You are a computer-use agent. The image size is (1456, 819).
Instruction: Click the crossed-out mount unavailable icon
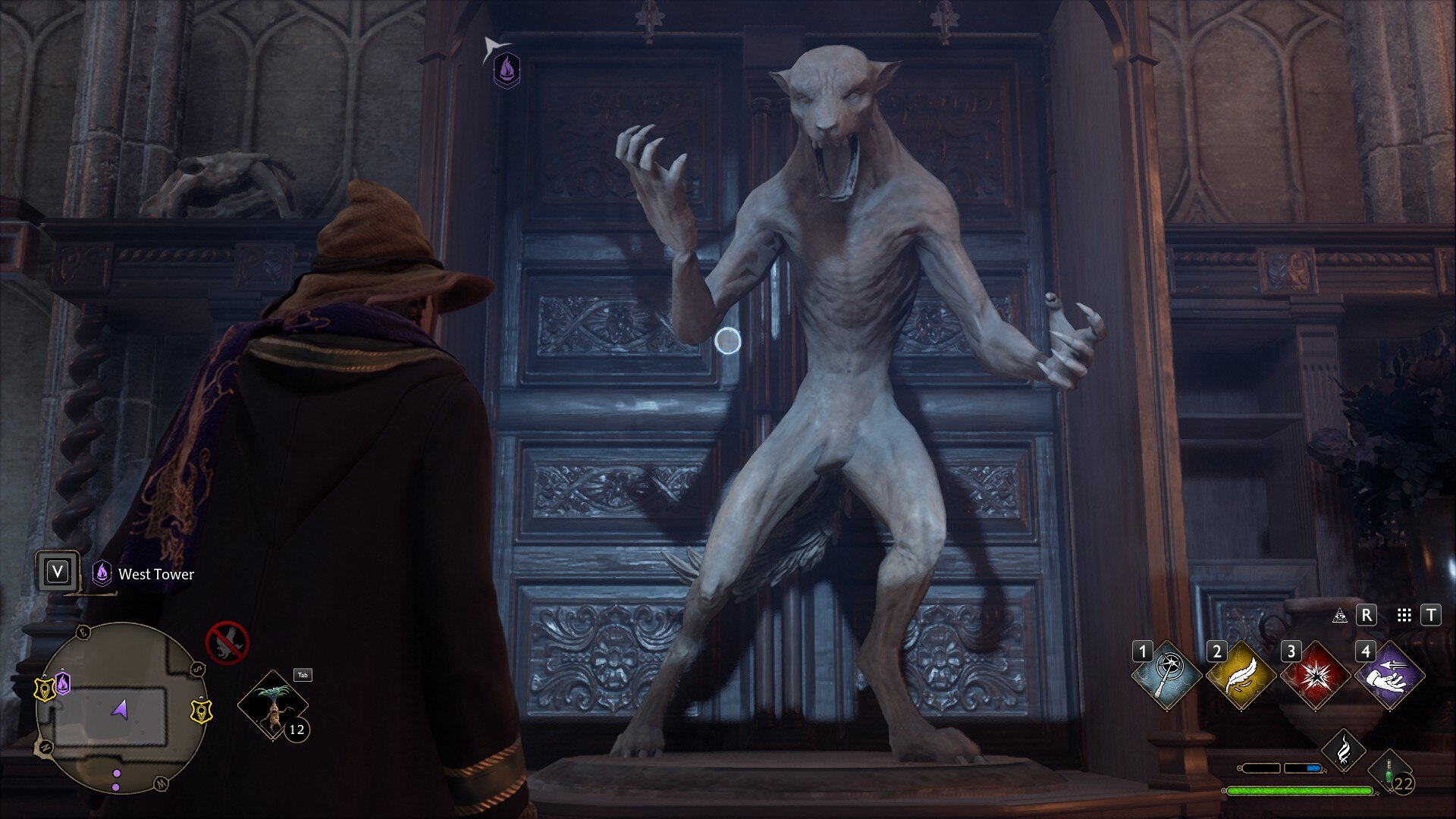point(227,642)
